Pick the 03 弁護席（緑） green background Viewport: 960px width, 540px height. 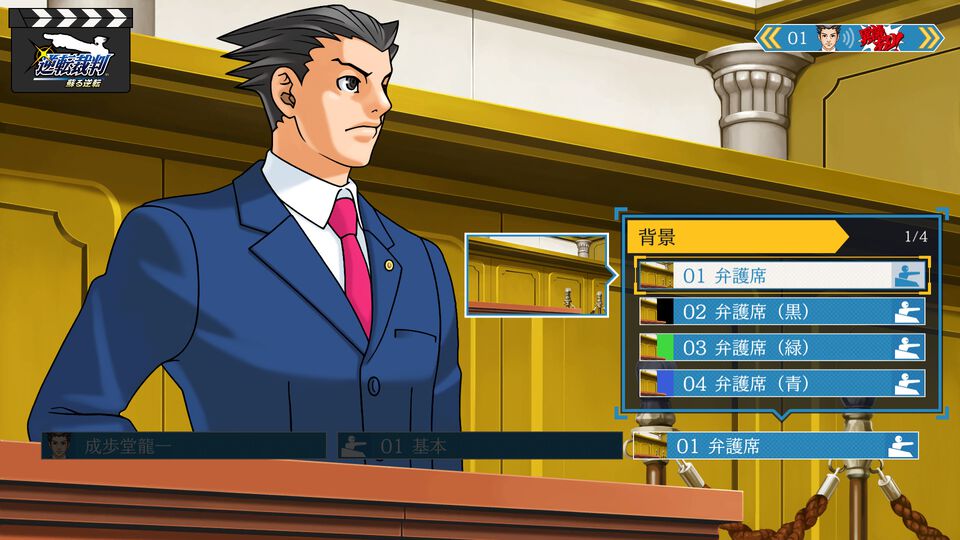pyautogui.click(x=782, y=347)
